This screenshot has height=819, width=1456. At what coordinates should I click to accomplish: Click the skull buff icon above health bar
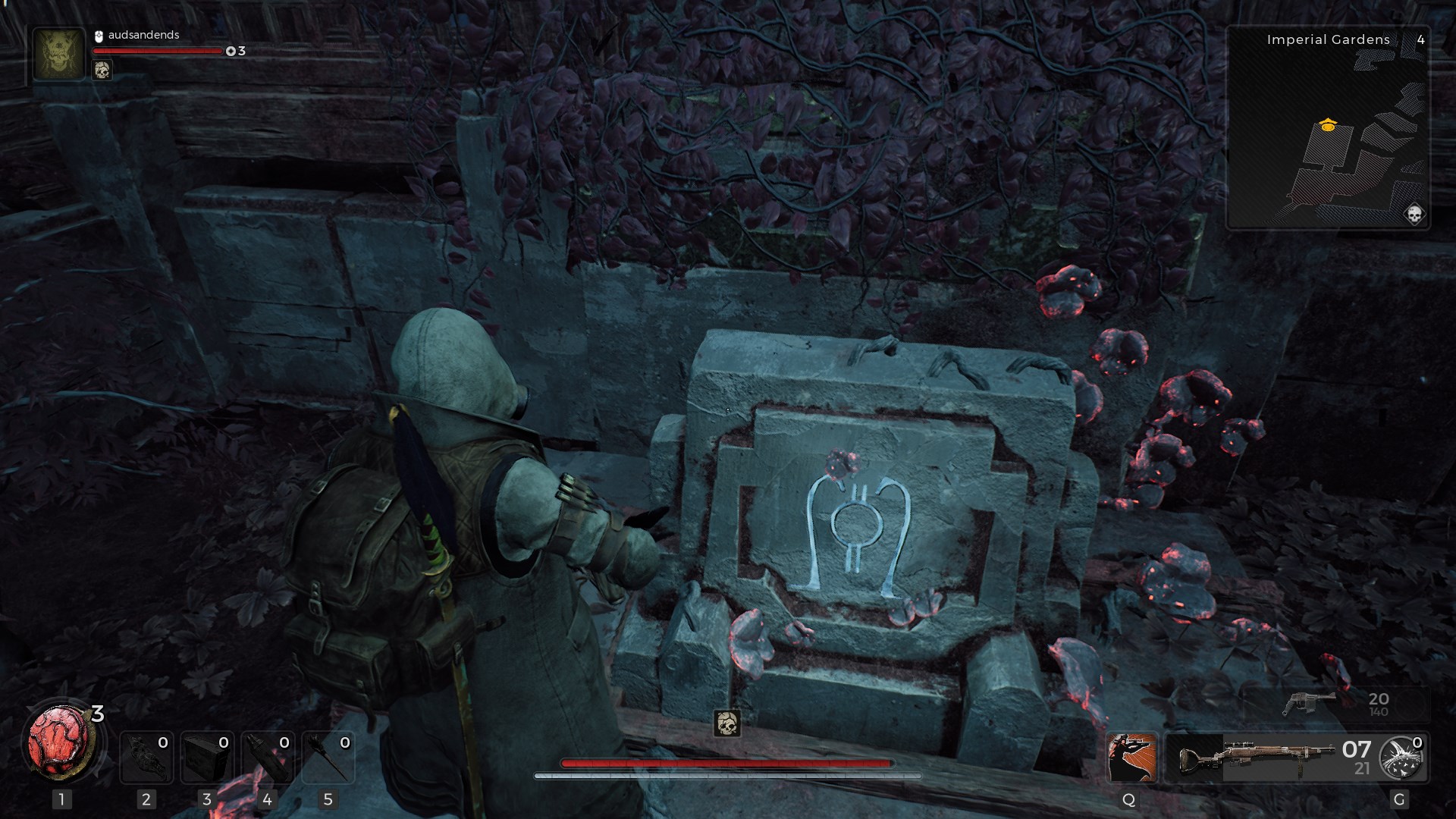(x=726, y=723)
